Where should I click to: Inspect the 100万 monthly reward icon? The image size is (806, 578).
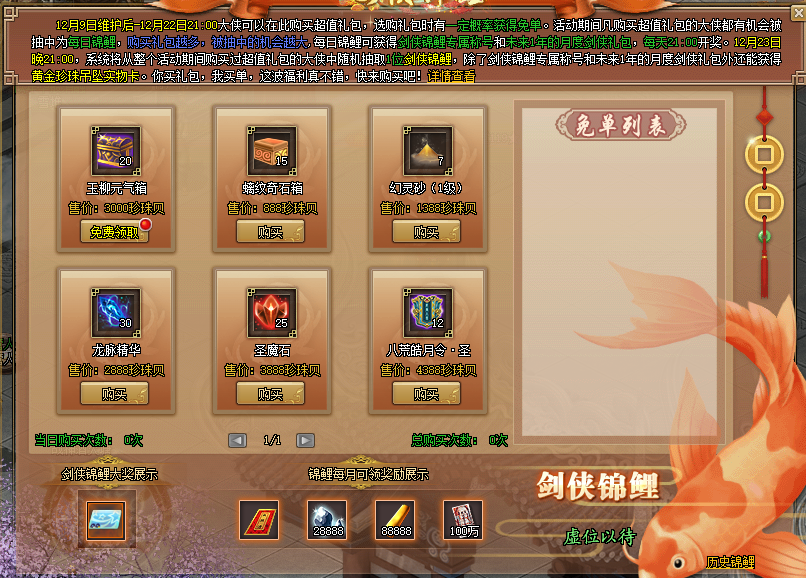pos(462,519)
